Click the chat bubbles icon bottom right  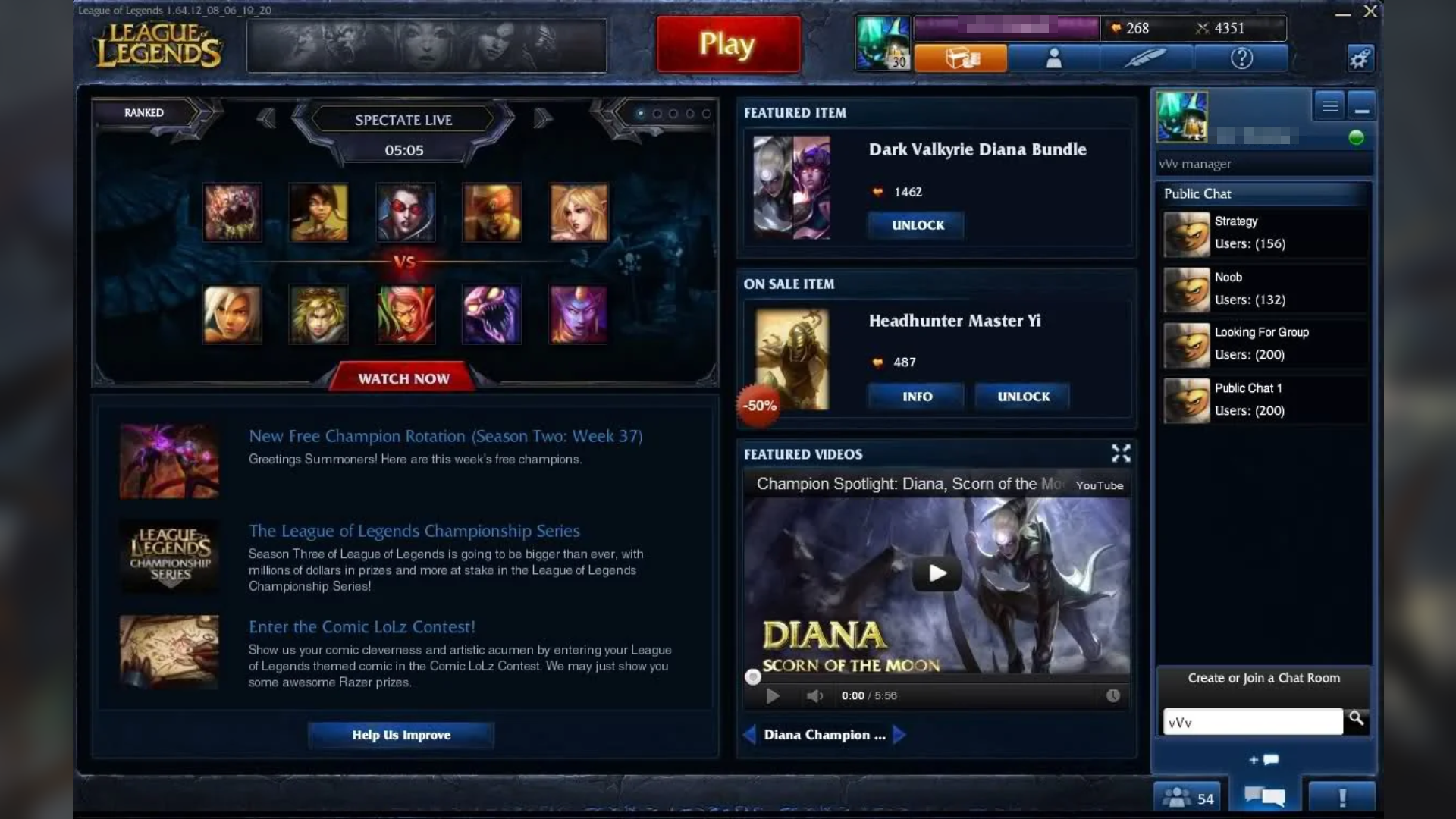[x=1265, y=795]
